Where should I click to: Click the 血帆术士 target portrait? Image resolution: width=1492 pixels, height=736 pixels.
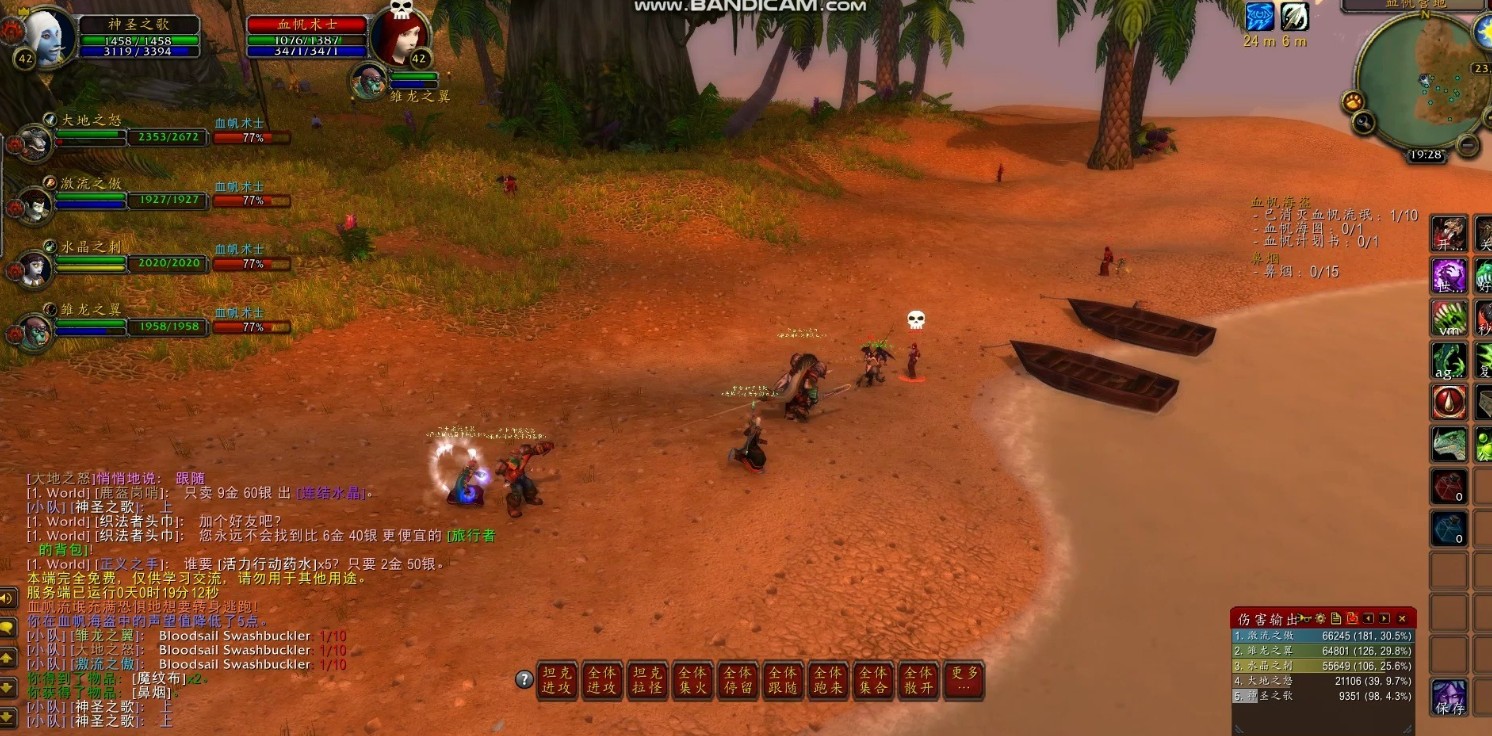pos(399,36)
